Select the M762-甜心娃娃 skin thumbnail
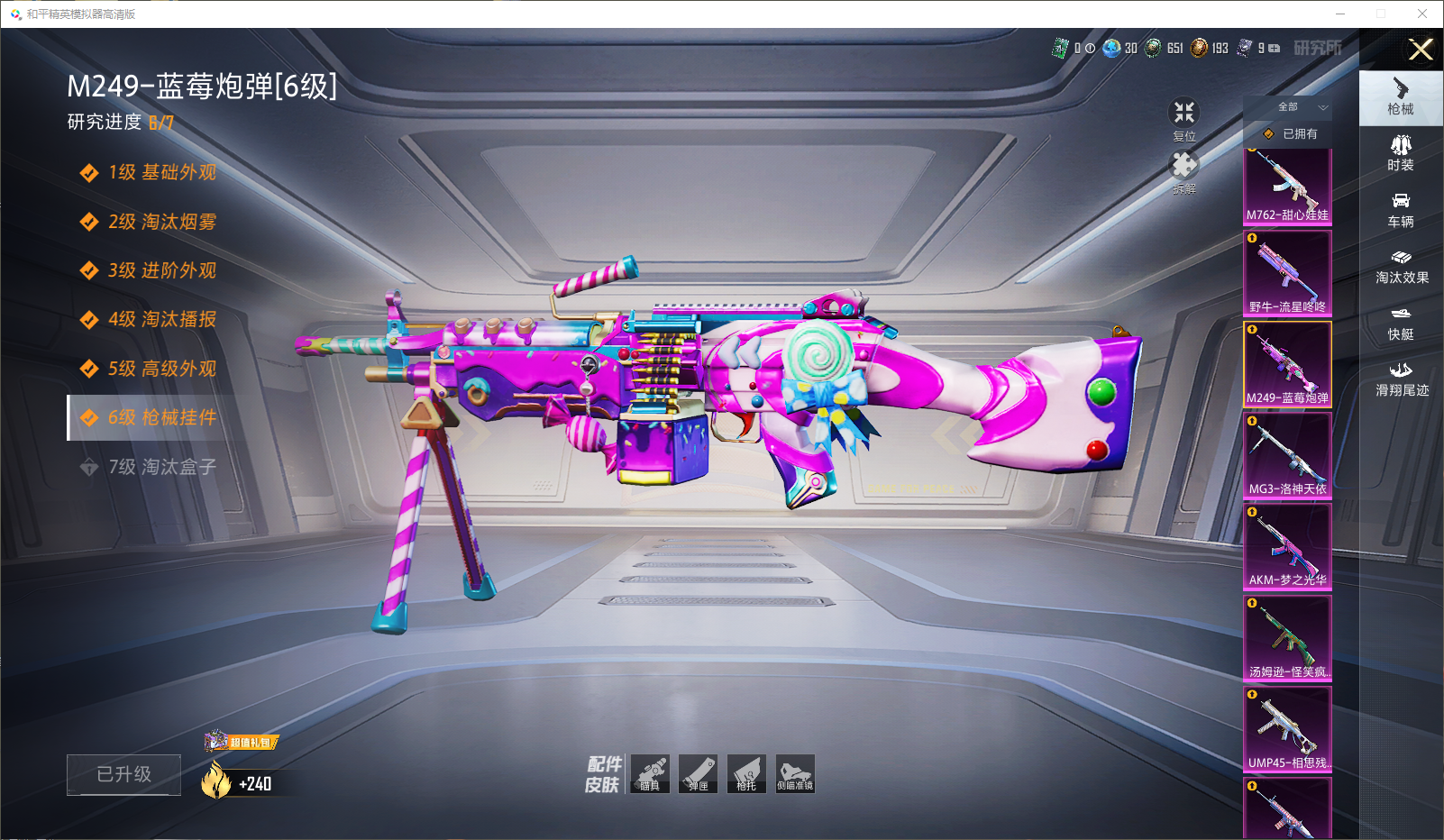This screenshot has width=1444, height=840. tap(1287, 187)
